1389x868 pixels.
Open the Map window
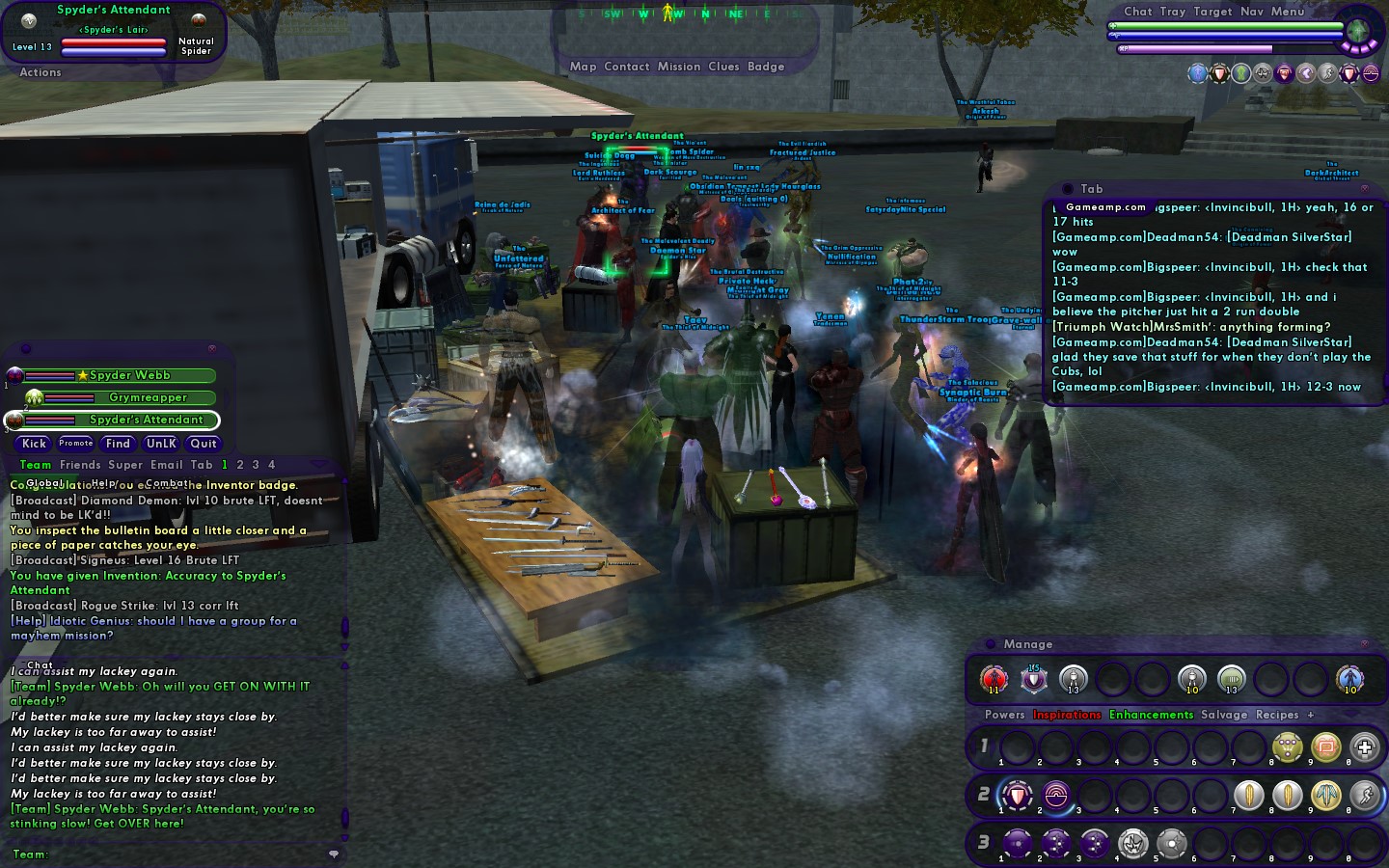[x=583, y=67]
